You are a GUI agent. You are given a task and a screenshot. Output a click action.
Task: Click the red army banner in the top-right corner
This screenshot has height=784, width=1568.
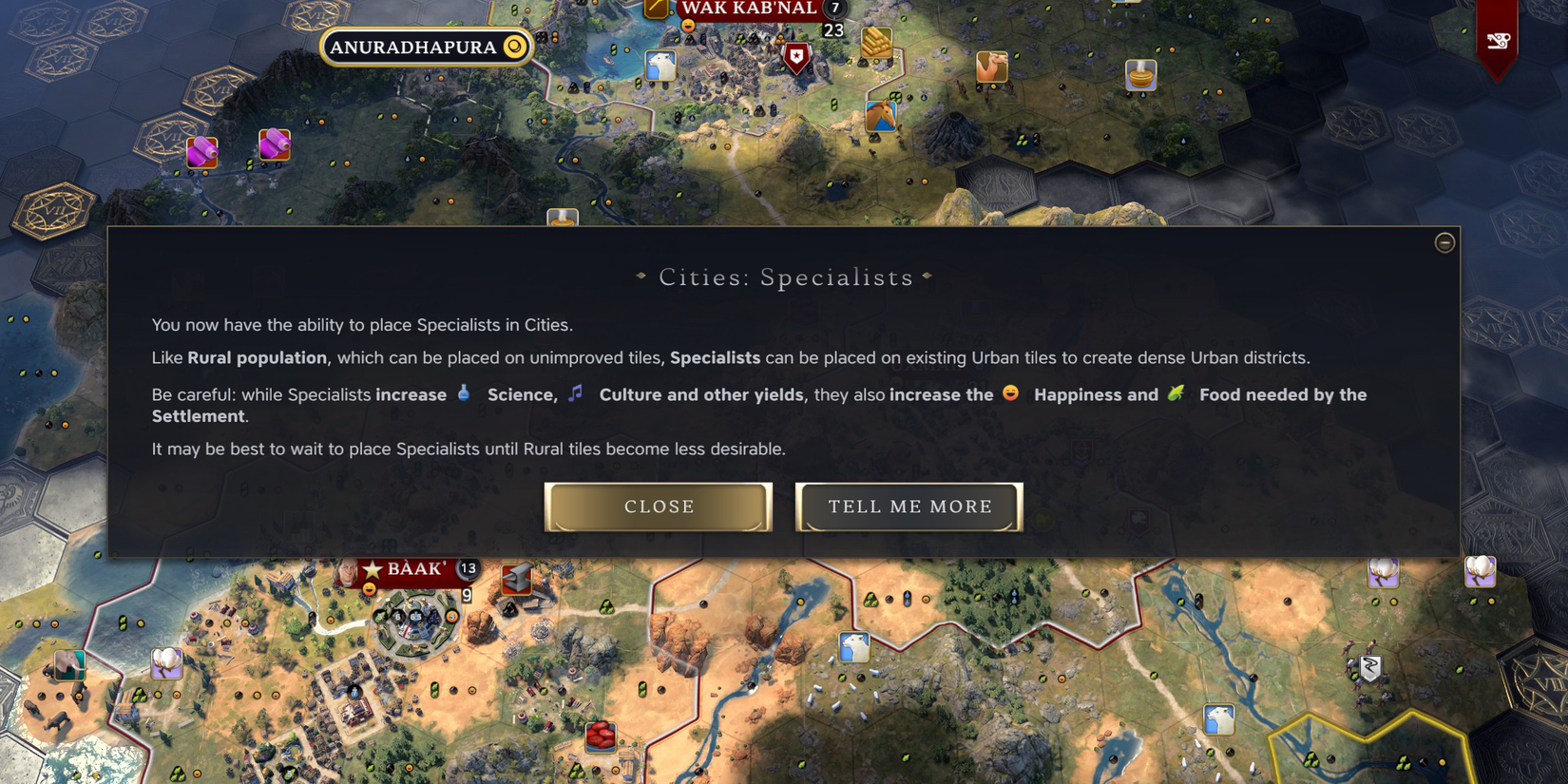pyautogui.click(x=1498, y=42)
